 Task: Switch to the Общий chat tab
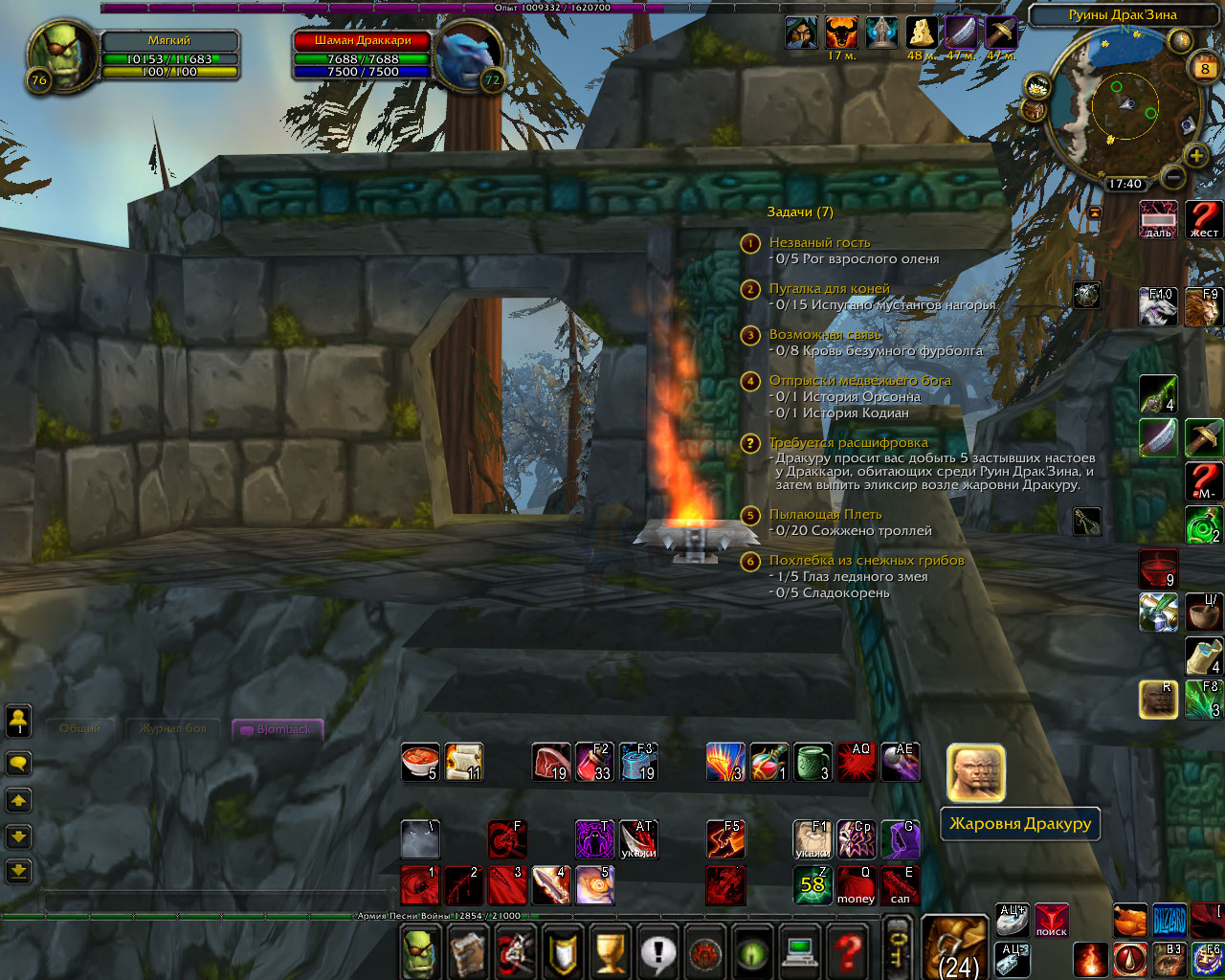pyautogui.click(x=80, y=729)
